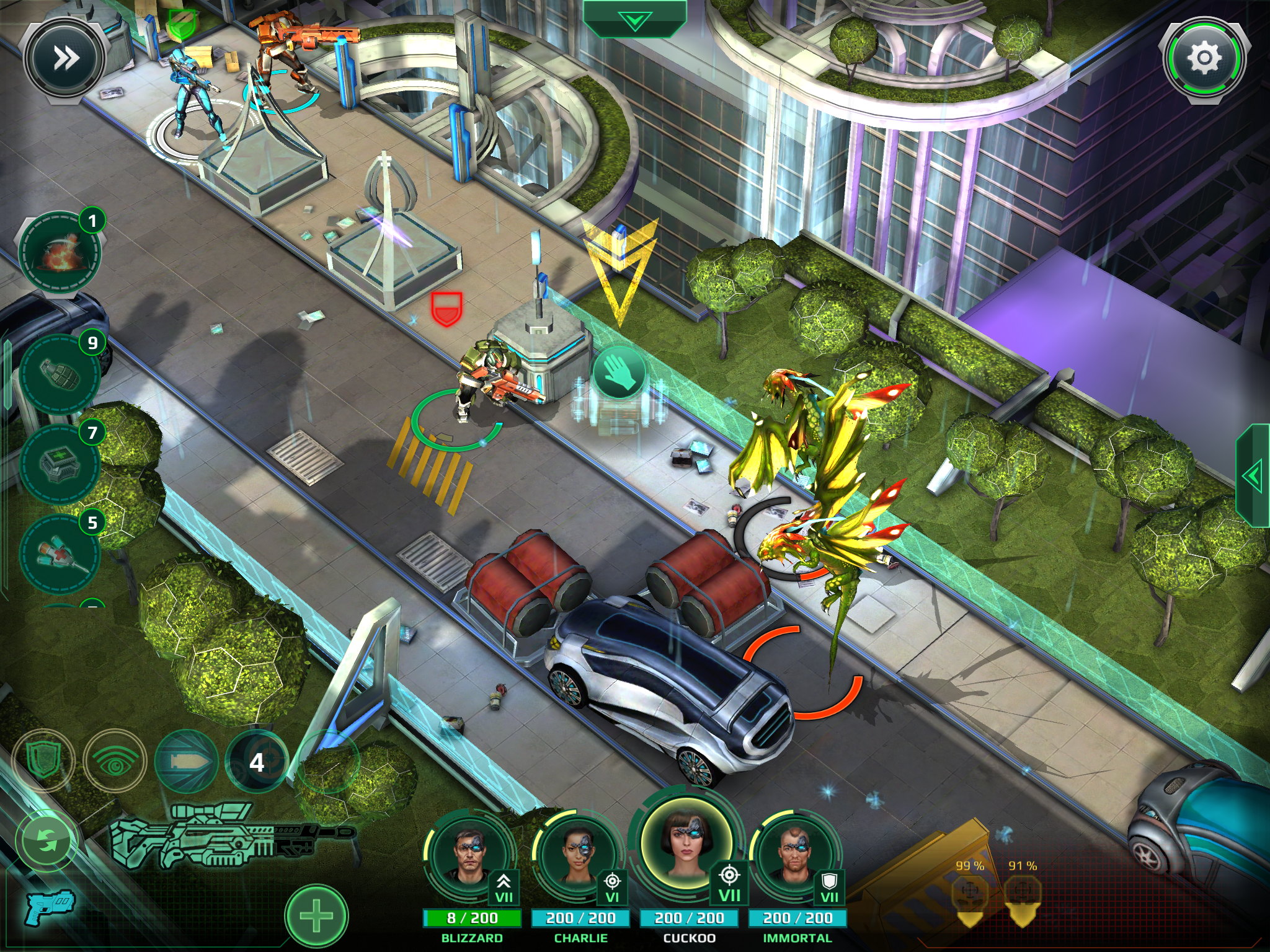The image size is (1270, 952).
Task: Activate the shield defense ability
Action: click(43, 761)
